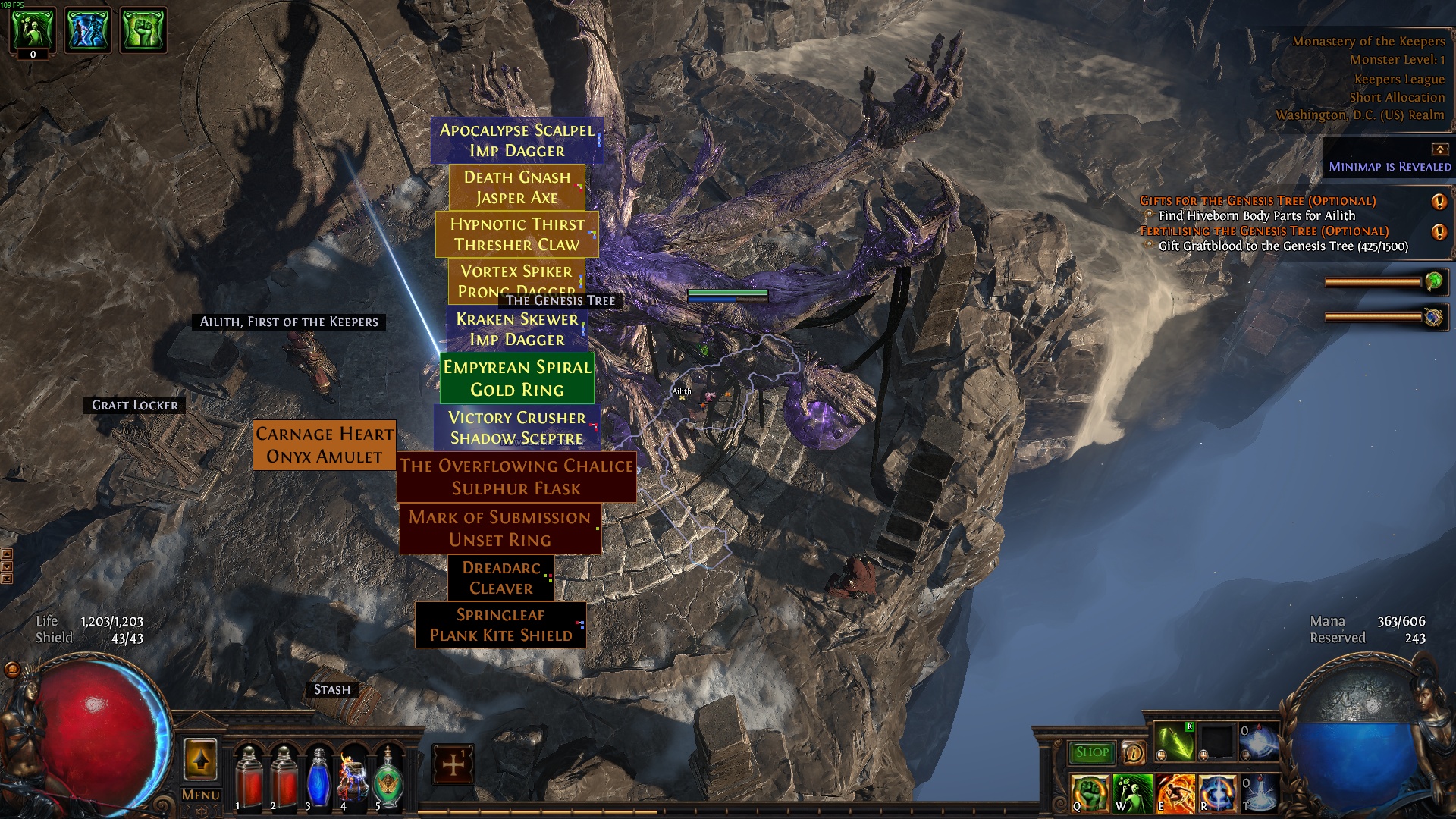Image resolution: width=1456 pixels, height=819 pixels.
Task: Click the yellow up-arrow button
Action: [200, 759]
